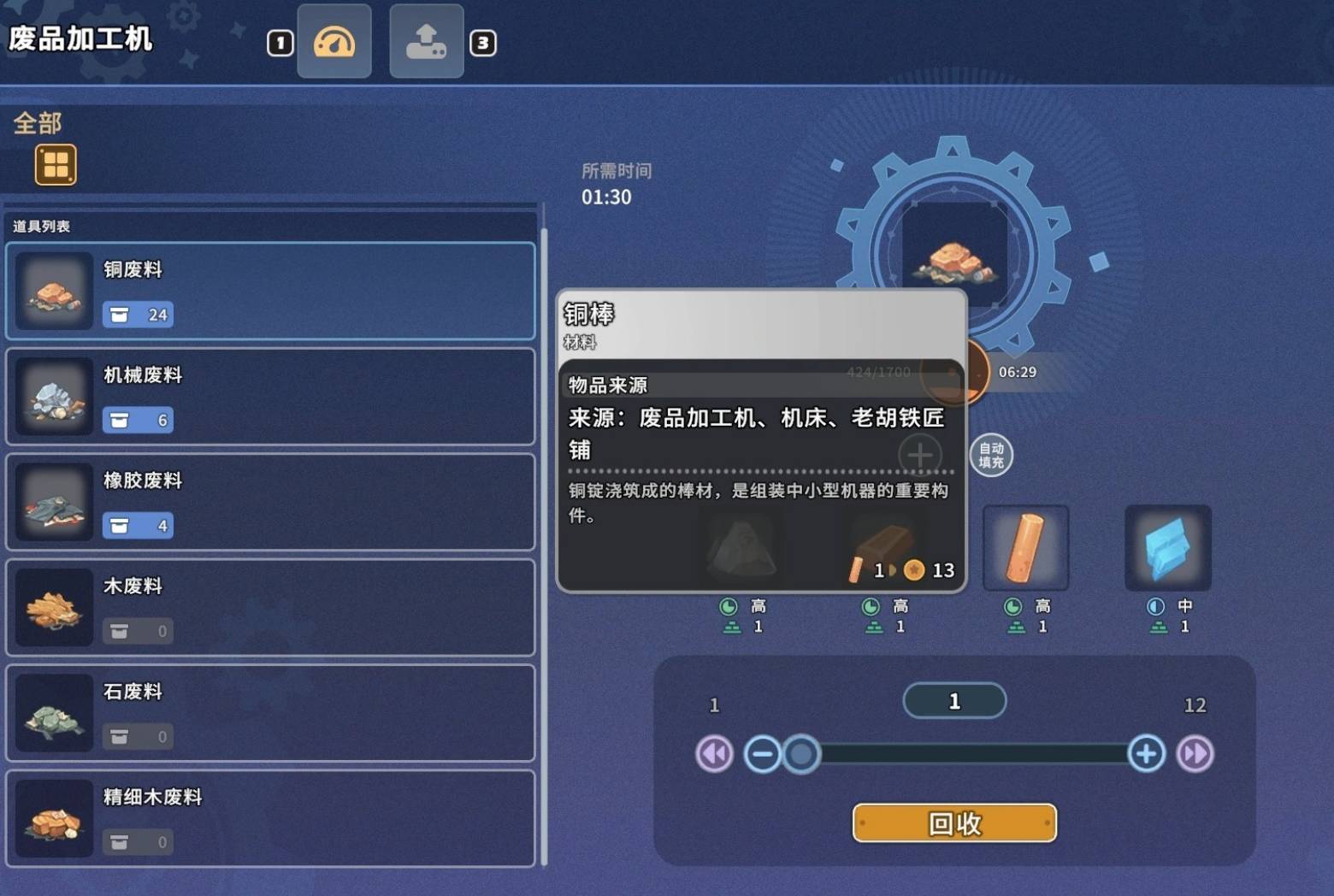The image size is (1334, 896).
Task: Select the copper rod (铜棒) output icon
Action: (x=1025, y=547)
